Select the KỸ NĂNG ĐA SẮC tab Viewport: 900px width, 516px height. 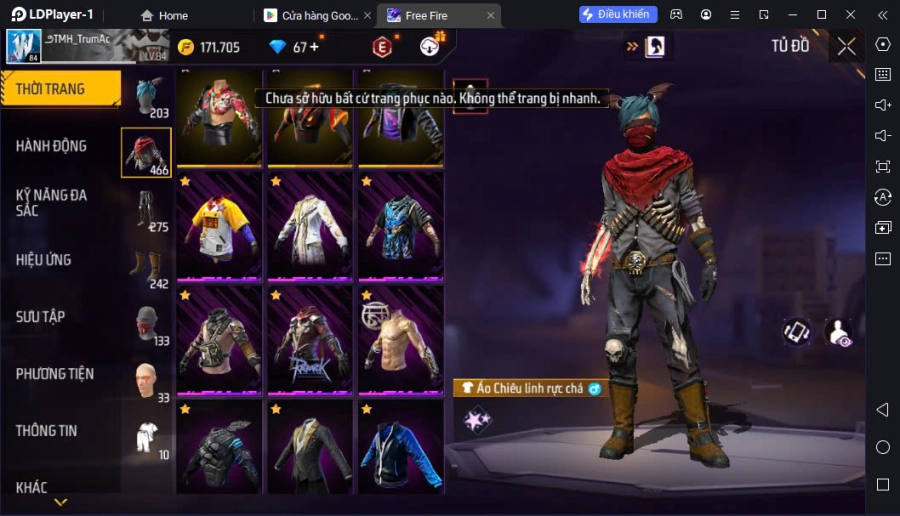click(52, 202)
